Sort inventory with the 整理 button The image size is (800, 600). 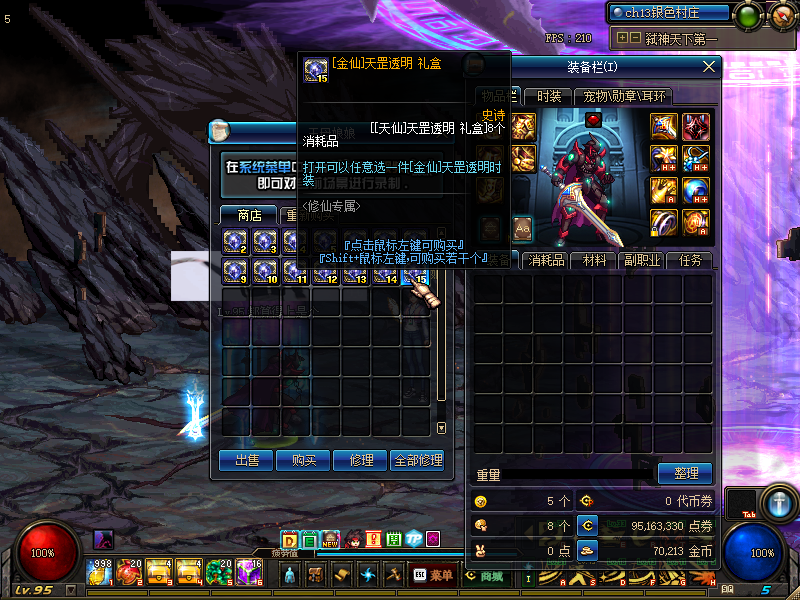[x=685, y=473]
